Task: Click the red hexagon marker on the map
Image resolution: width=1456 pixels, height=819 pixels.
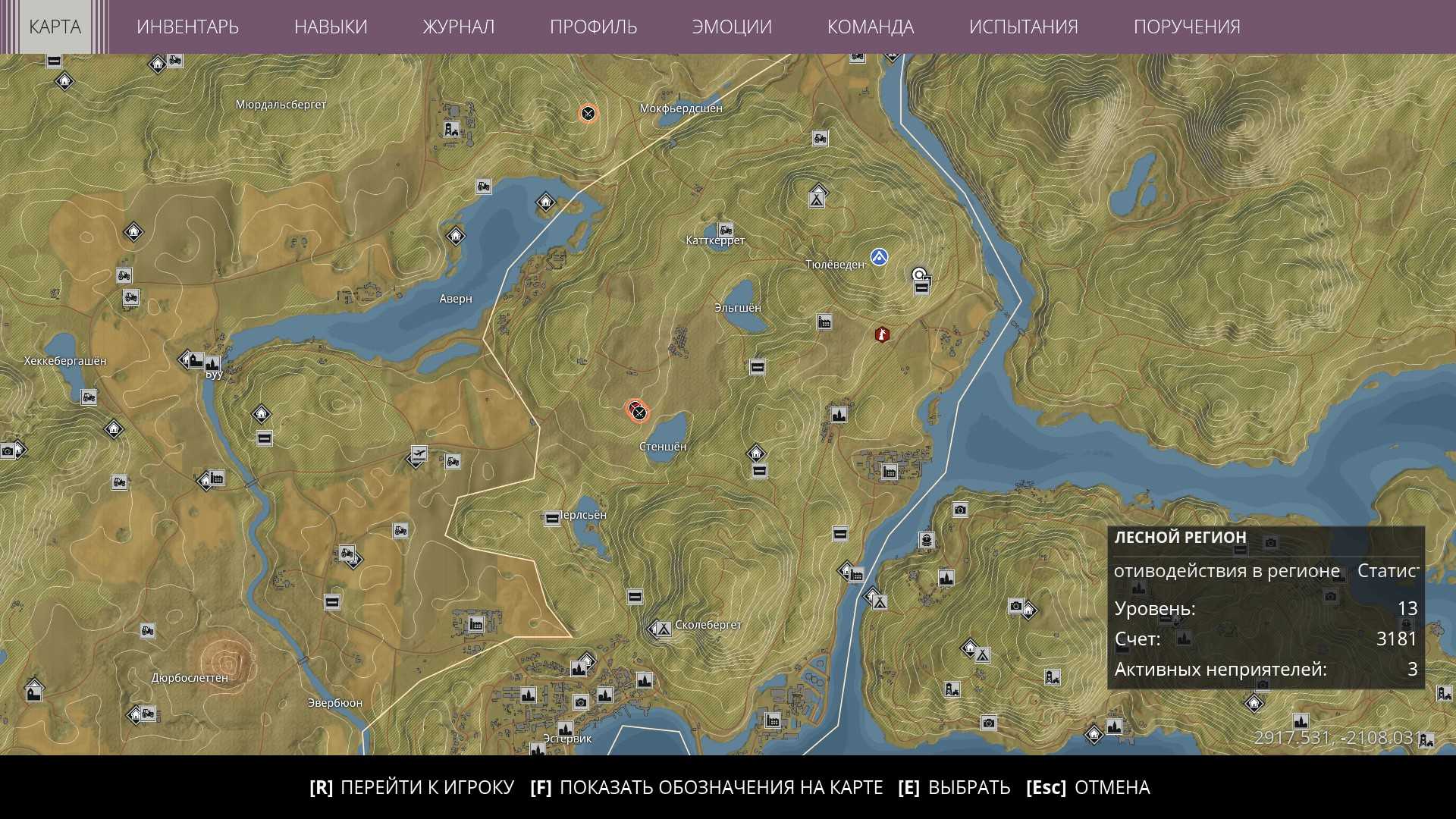Action: 882,334
